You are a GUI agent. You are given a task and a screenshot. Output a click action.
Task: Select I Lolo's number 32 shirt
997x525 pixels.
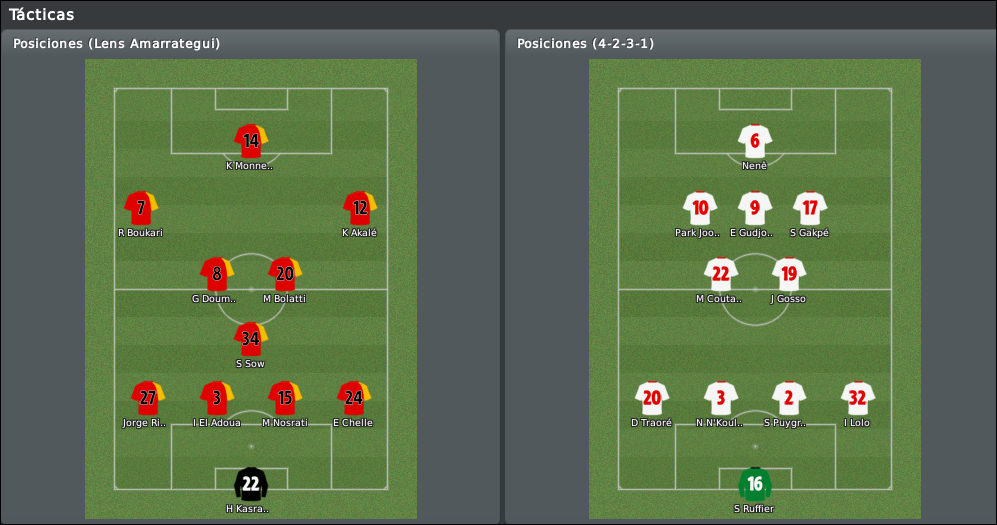tap(858, 398)
